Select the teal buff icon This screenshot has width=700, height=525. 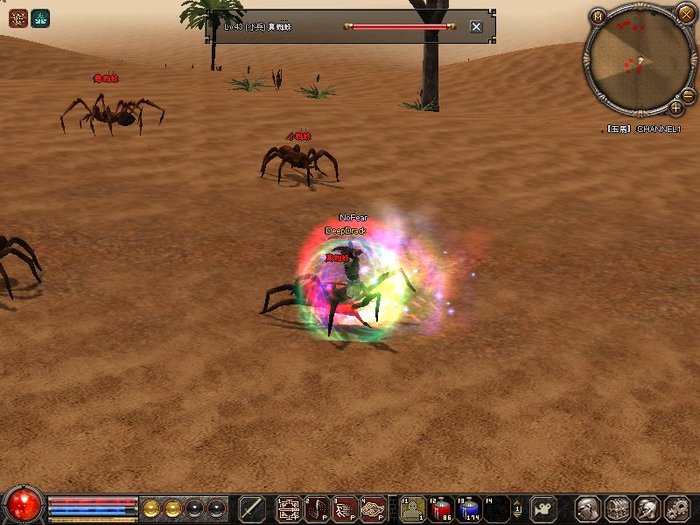tap(40, 17)
